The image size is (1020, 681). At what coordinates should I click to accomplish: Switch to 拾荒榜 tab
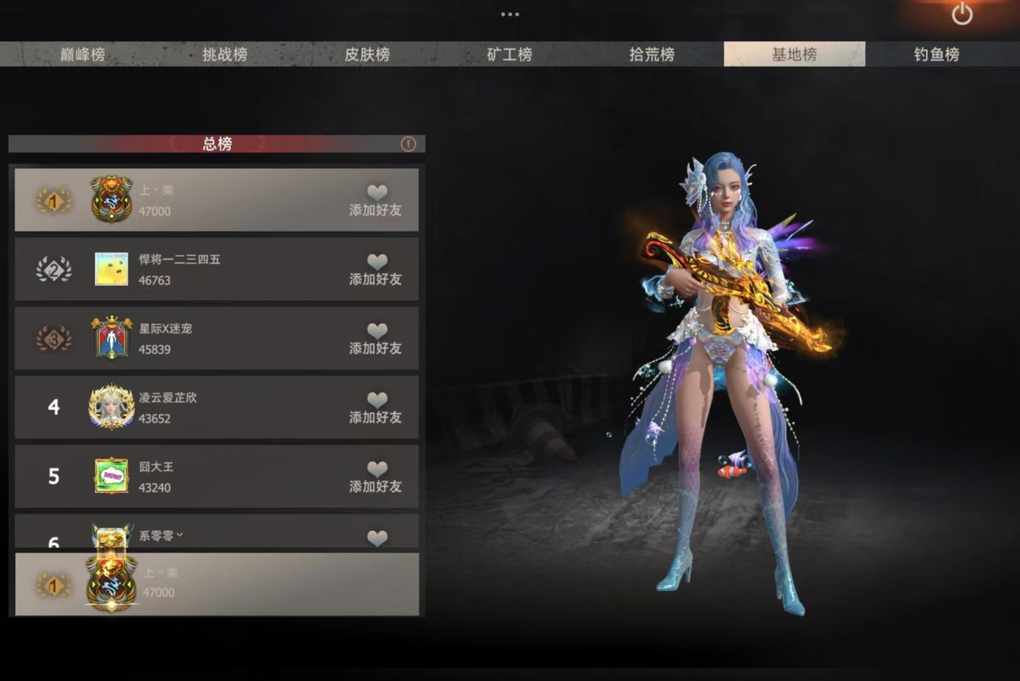coord(651,55)
